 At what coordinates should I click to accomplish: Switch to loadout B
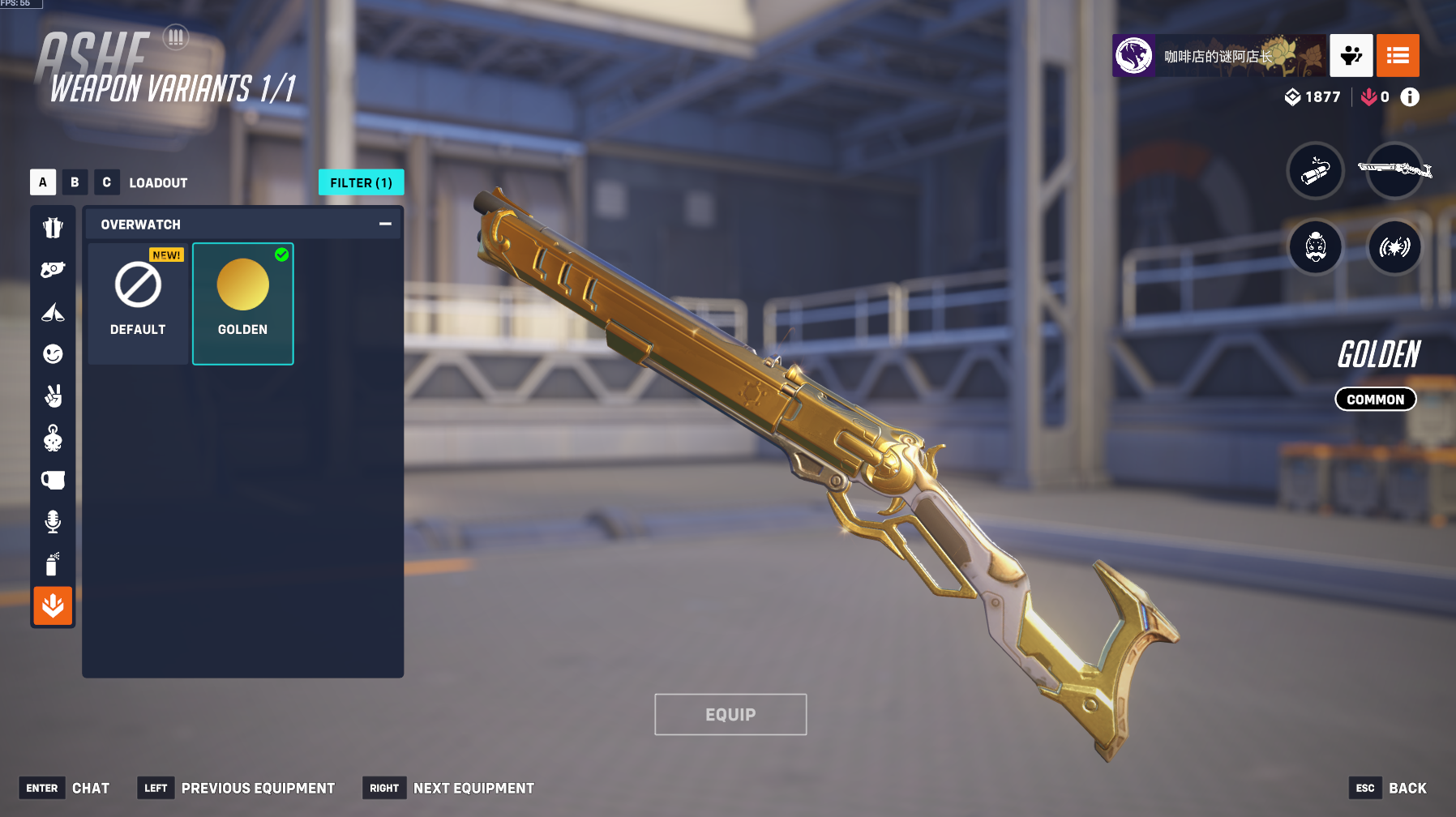coord(75,182)
